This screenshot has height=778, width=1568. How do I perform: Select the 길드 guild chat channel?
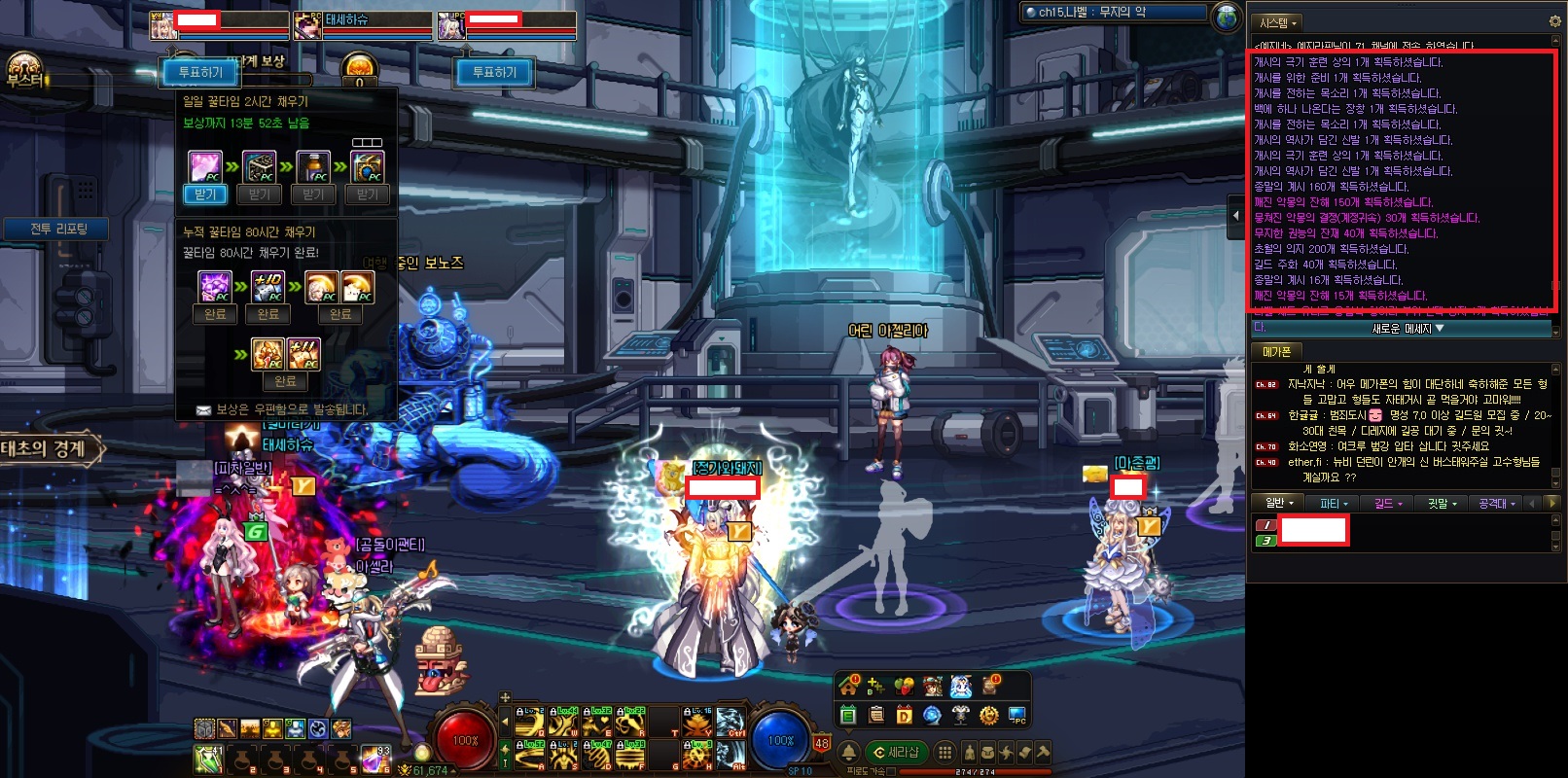tap(1385, 503)
